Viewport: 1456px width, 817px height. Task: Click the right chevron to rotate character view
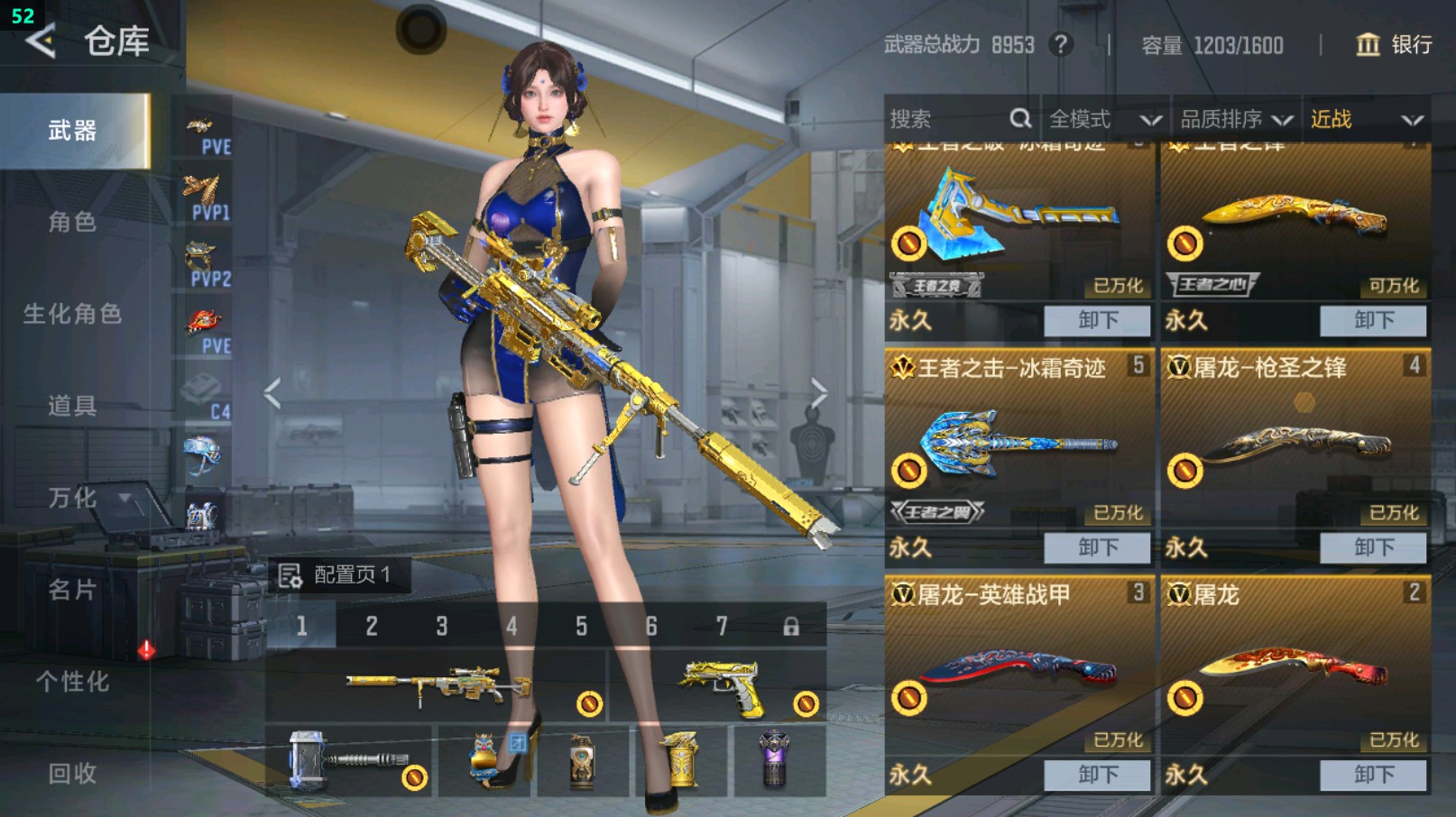819,390
